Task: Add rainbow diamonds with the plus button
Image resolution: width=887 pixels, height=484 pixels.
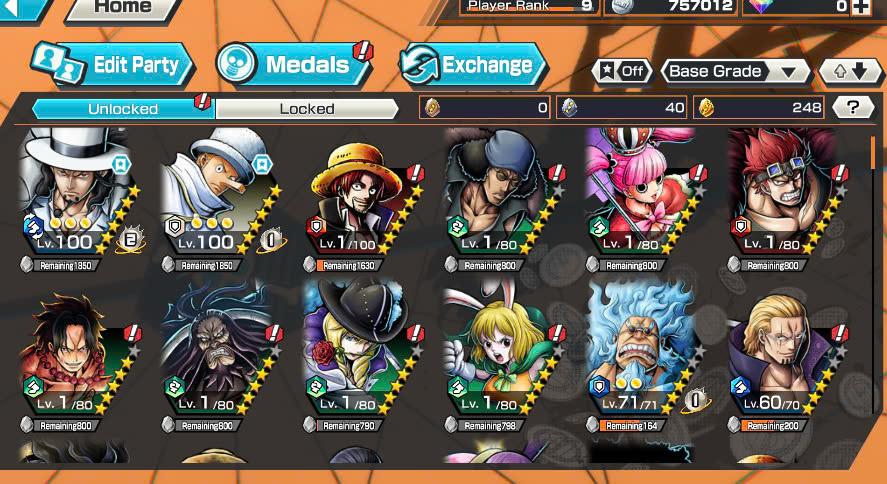Action: pyautogui.click(x=860, y=7)
